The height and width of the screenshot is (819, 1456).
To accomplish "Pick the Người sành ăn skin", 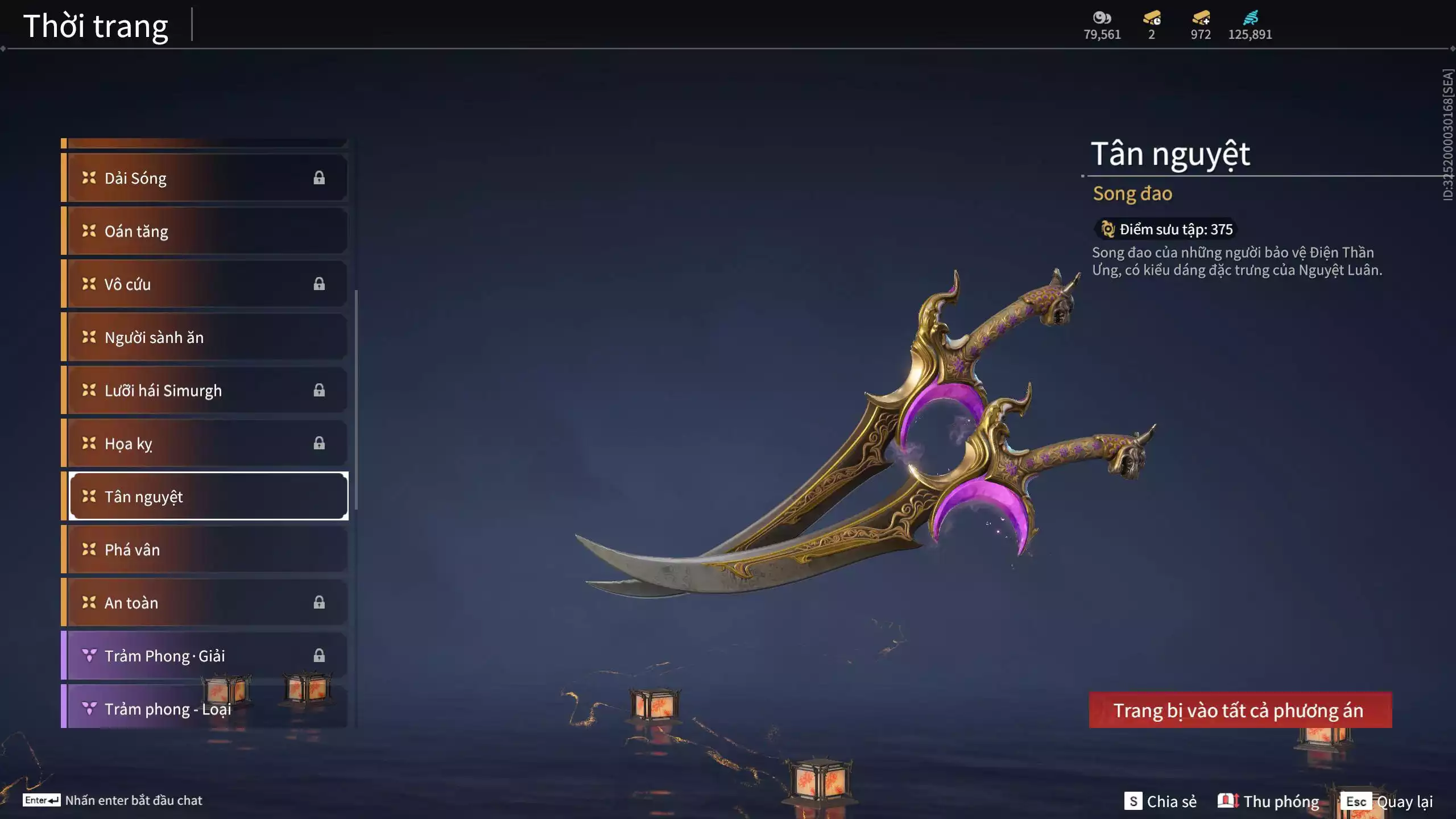I will (x=205, y=337).
